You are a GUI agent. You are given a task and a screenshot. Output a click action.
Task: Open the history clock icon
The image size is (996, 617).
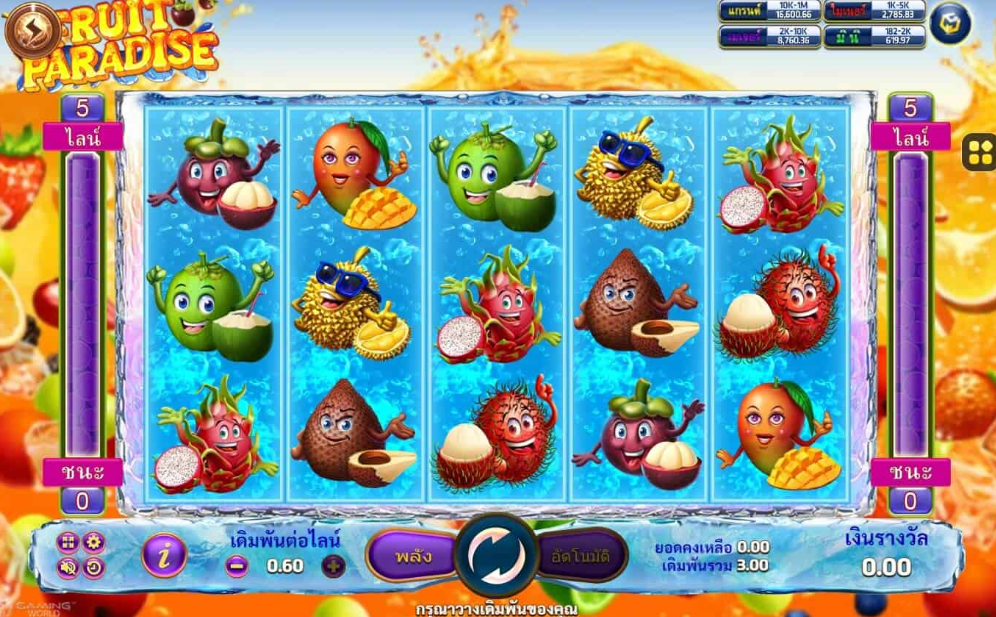(x=94, y=568)
